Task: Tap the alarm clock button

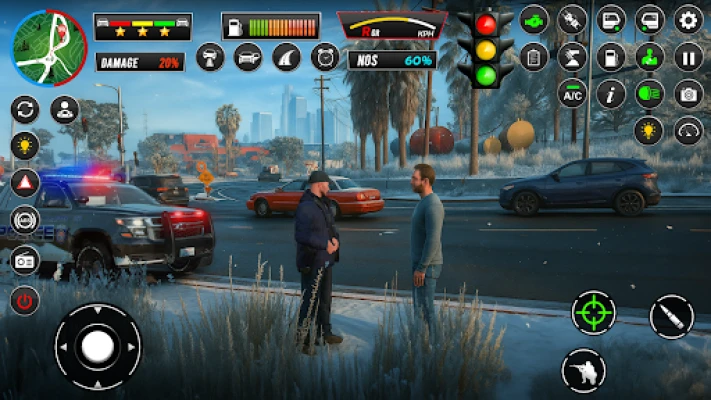Action: click(325, 57)
